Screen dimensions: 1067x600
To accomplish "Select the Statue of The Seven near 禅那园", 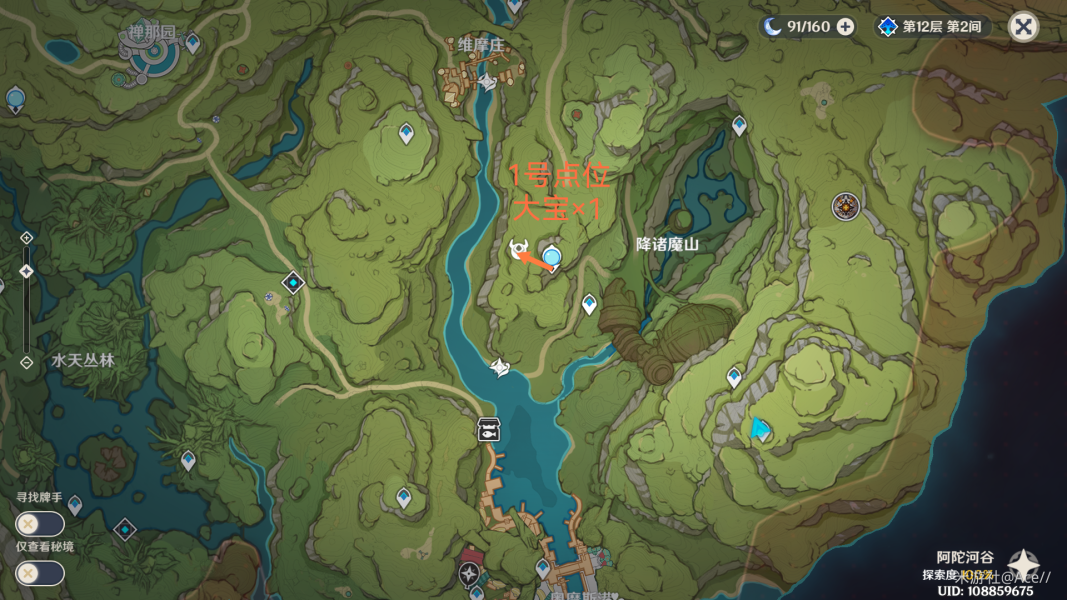I will [16, 99].
